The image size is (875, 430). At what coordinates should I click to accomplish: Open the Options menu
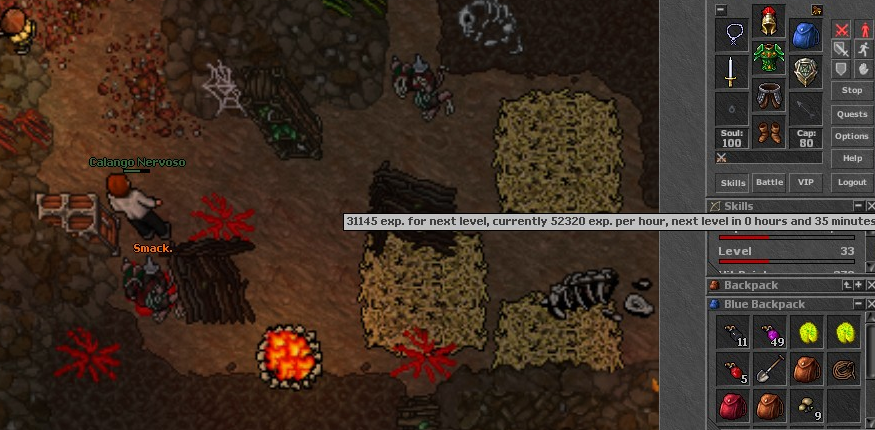(851, 136)
